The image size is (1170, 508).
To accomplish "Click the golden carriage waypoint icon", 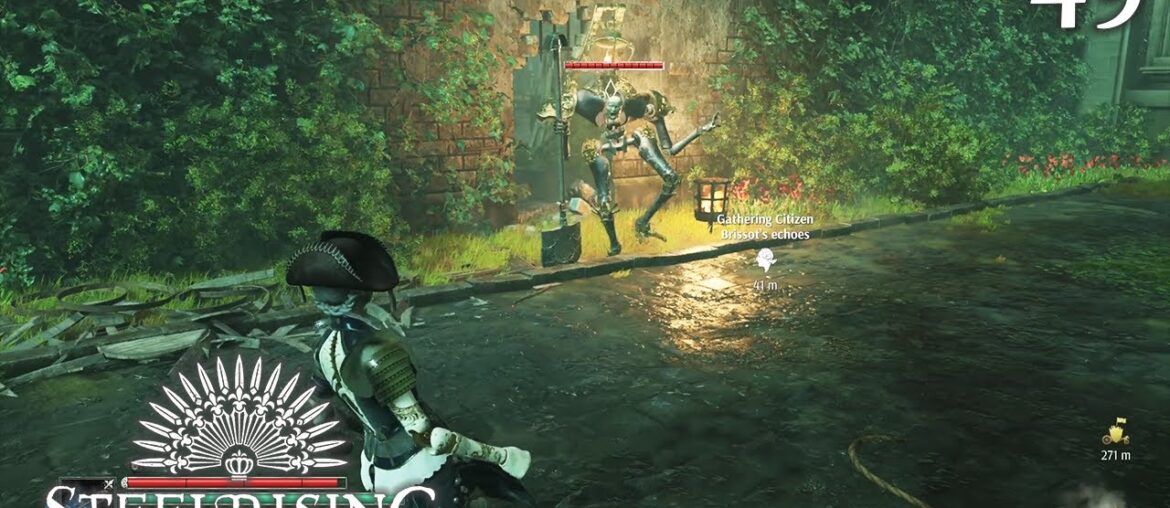I will pyautogui.click(x=1114, y=432).
